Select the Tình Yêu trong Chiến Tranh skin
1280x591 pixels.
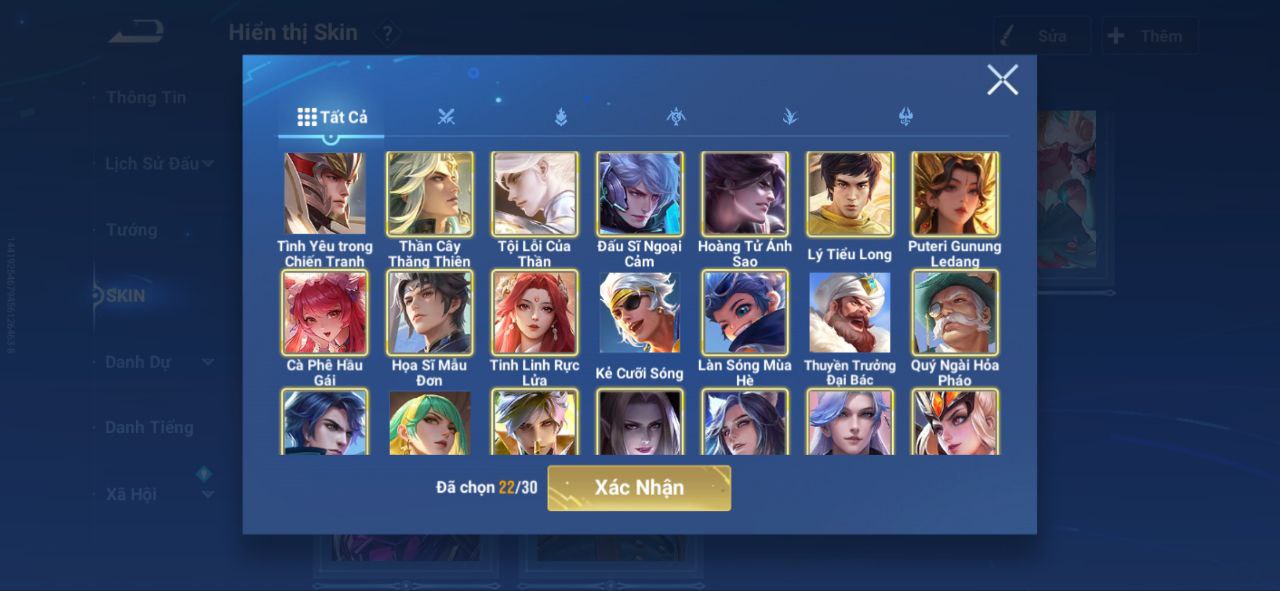tap(325, 194)
